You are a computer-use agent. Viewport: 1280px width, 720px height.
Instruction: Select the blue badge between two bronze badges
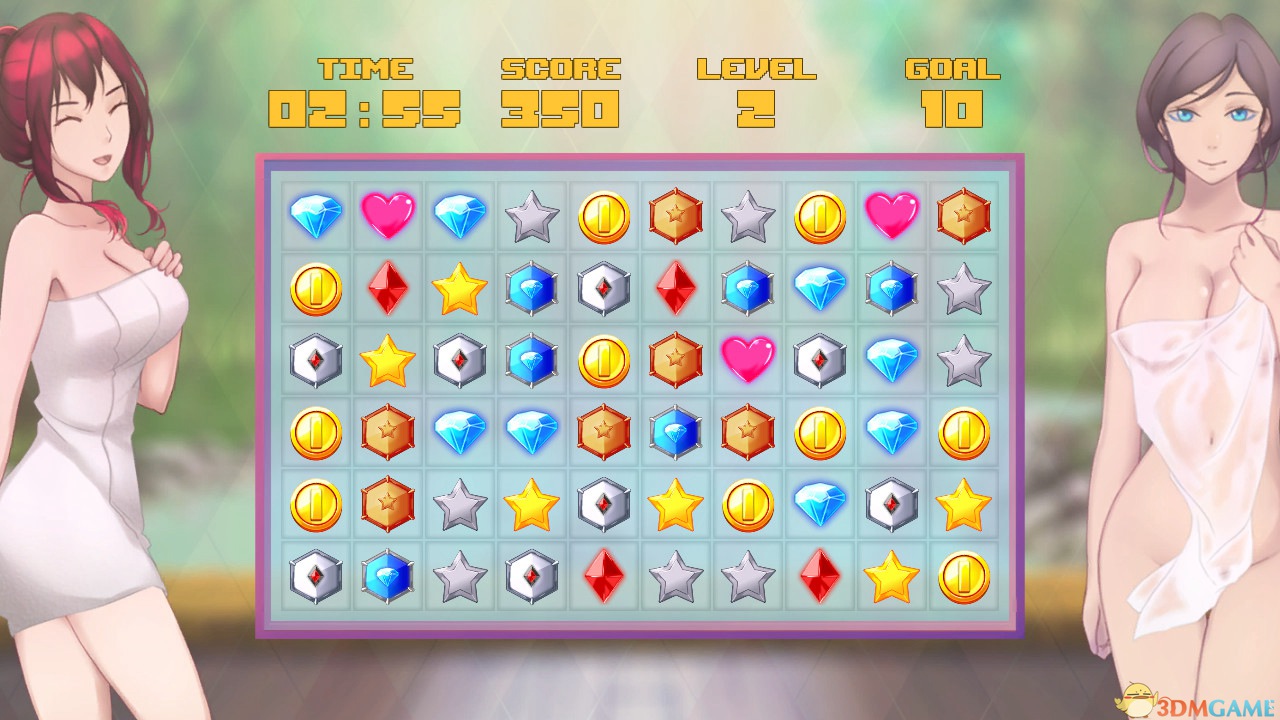coord(676,432)
